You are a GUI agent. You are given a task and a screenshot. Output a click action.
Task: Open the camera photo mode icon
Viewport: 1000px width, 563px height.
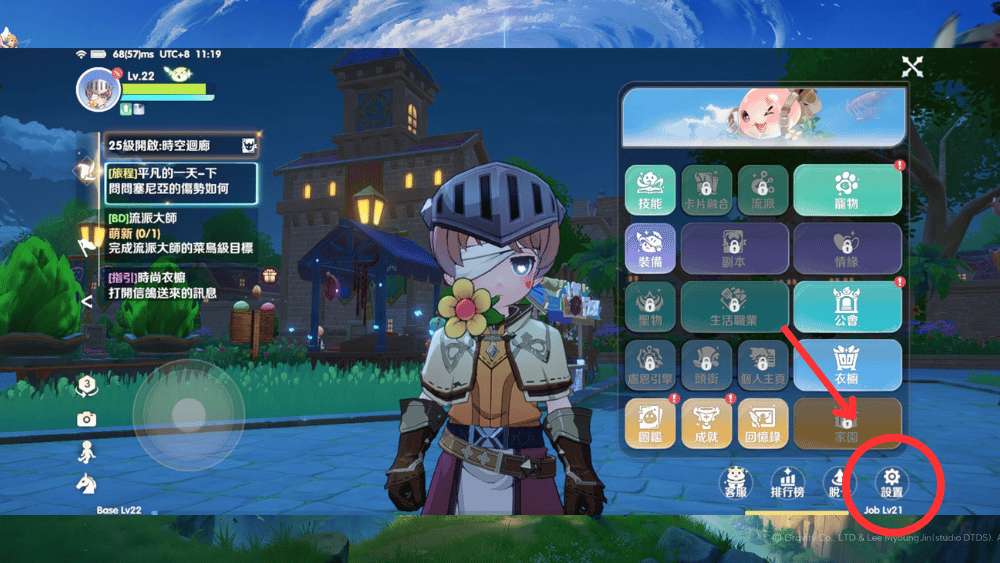click(x=87, y=419)
